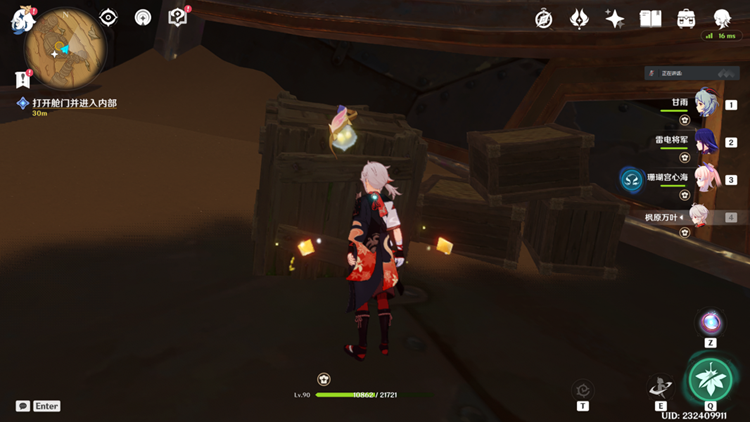The width and height of the screenshot is (750, 422).
Task: Switch to party member 珊瑚宫心海
Action: (x=705, y=179)
